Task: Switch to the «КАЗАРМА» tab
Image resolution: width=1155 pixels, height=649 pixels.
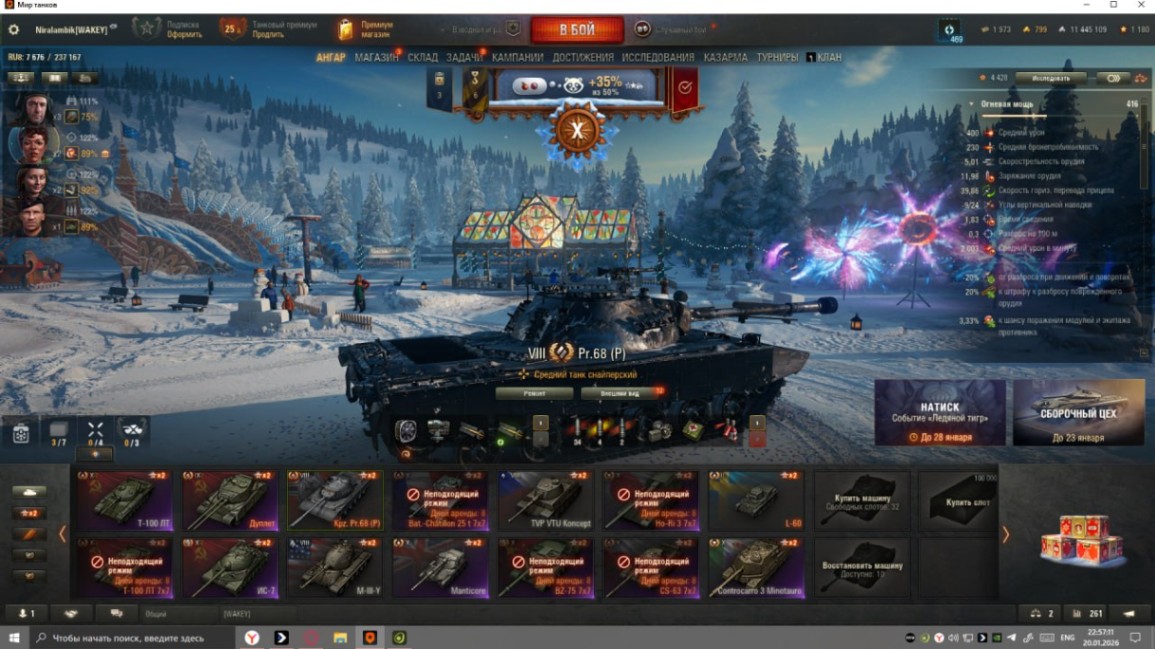Action: [x=725, y=58]
